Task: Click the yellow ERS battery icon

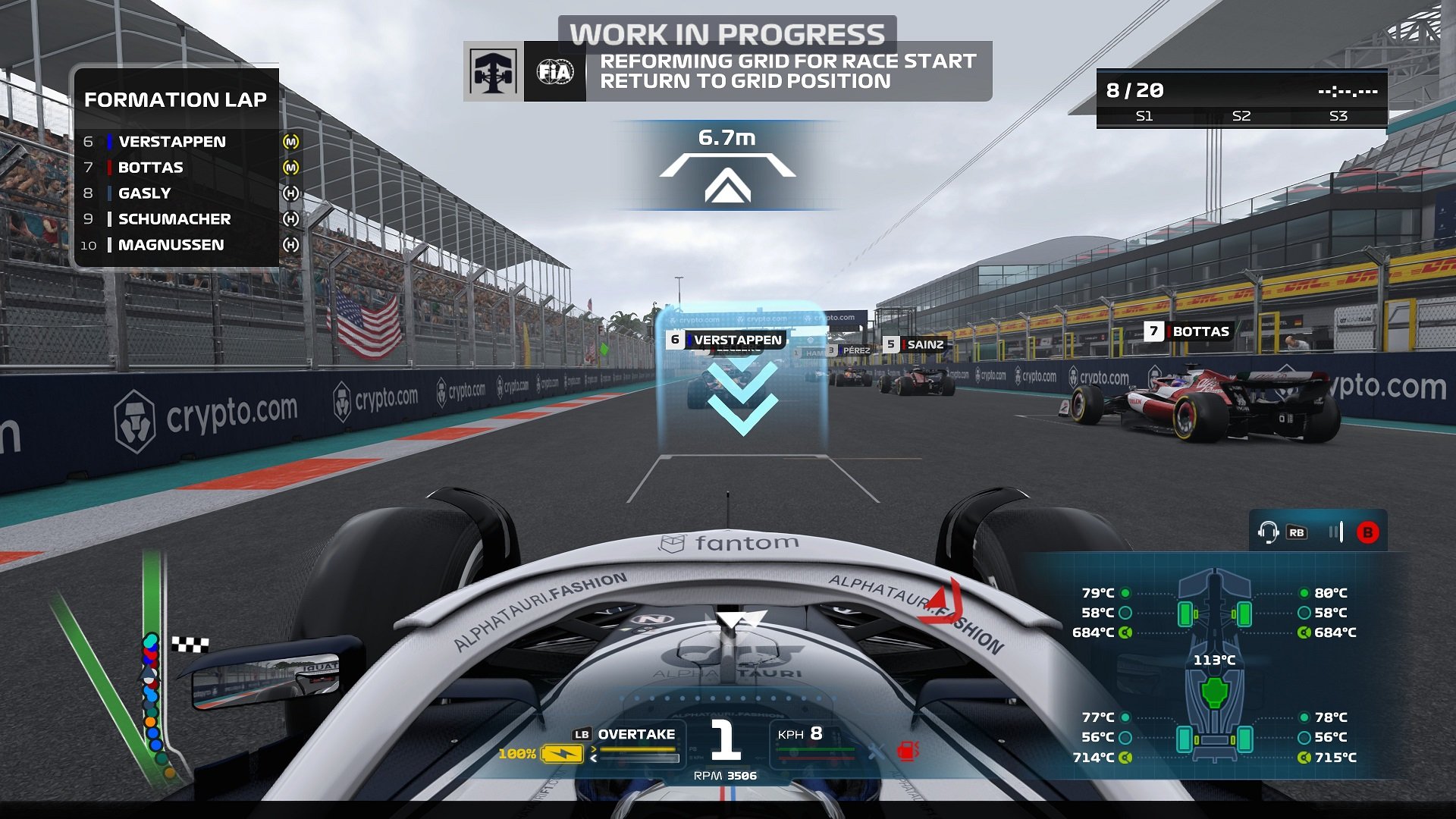Action: pyautogui.click(x=561, y=753)
